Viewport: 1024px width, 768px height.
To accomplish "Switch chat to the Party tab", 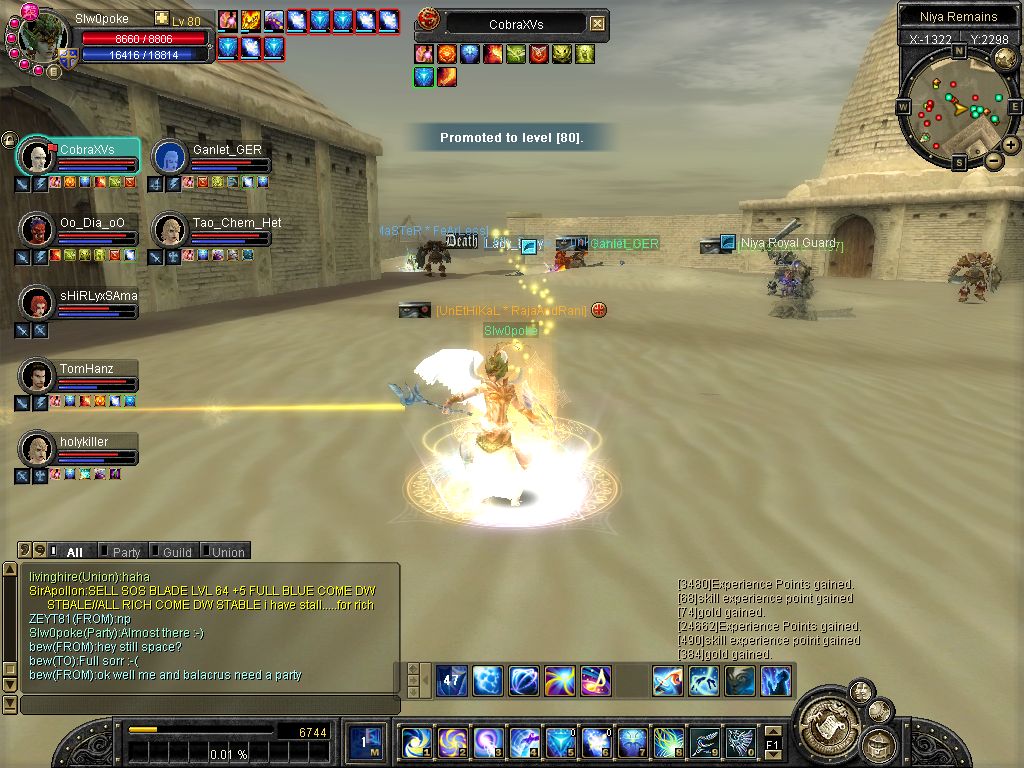I will pos(125,551).
